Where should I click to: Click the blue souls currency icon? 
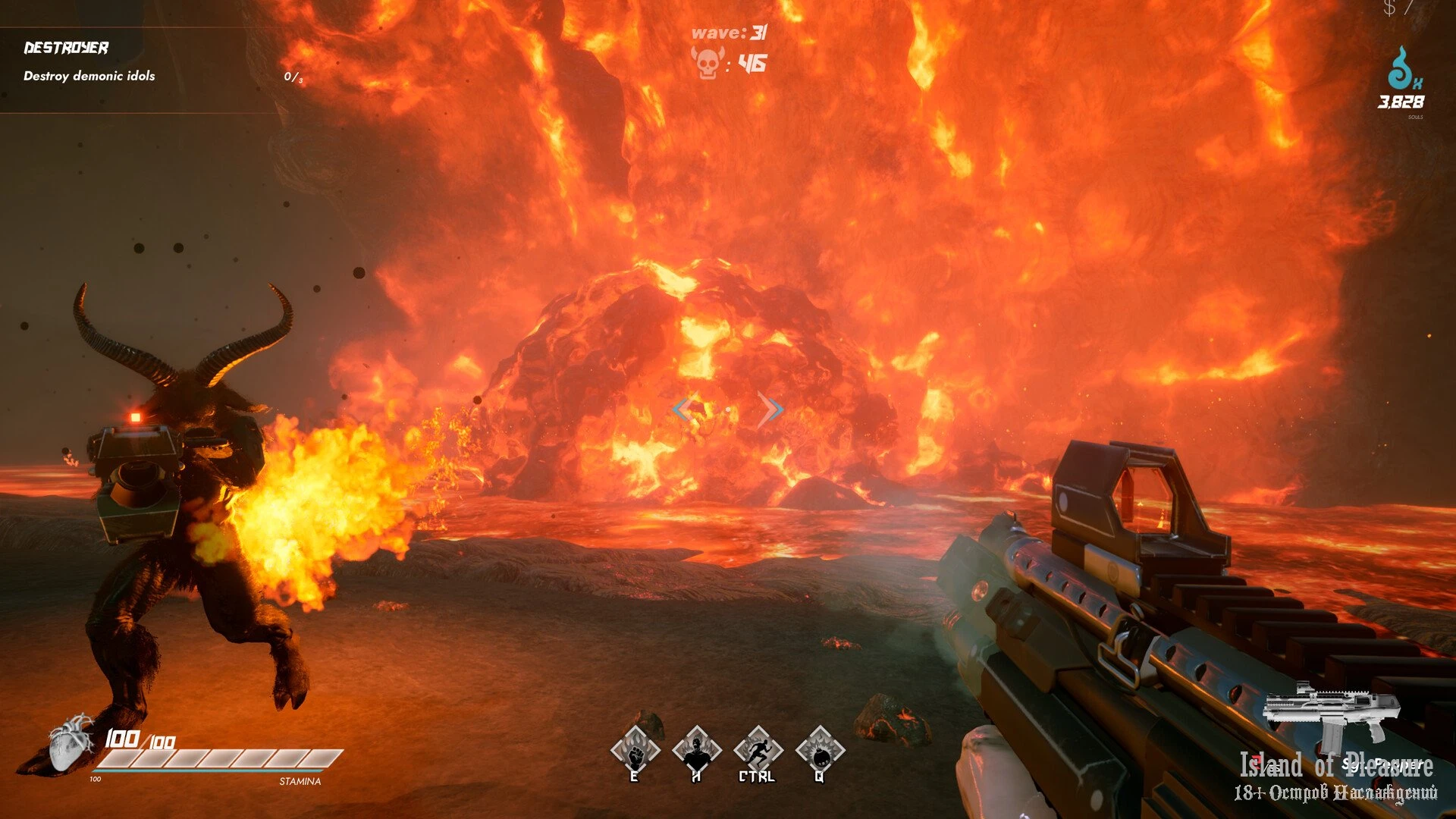[x=1402, y=70]
